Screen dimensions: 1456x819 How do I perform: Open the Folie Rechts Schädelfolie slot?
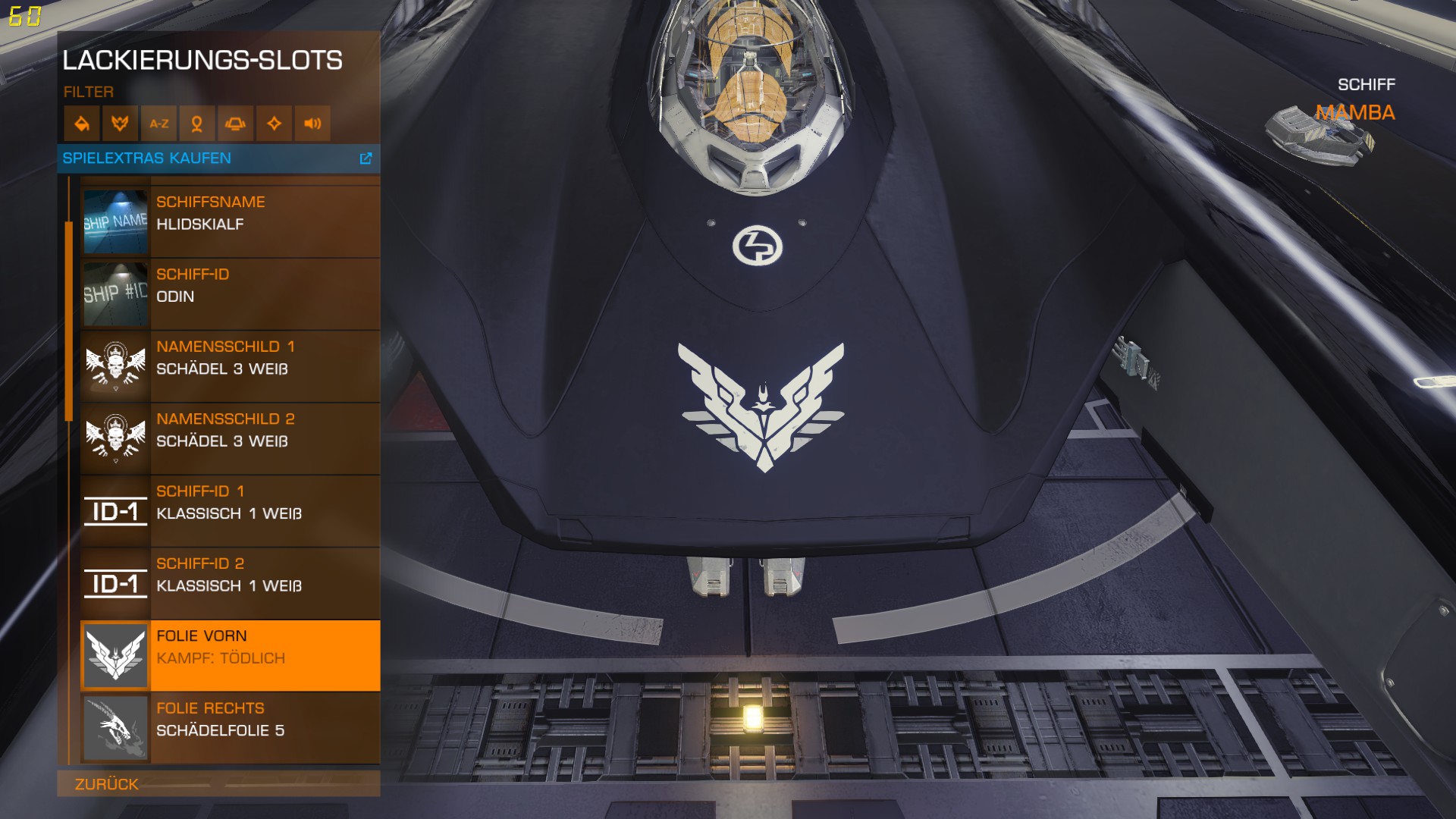point(230,728)
